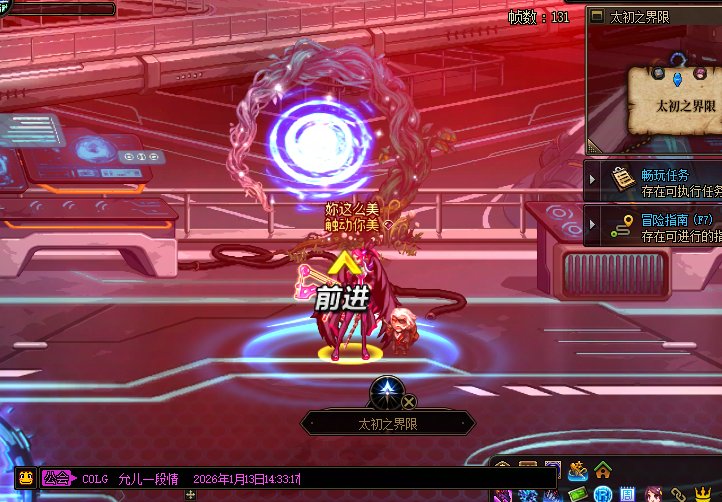722x502 pixels.
Task: Click the chat emoji smiley button
Action: [26, 478]
